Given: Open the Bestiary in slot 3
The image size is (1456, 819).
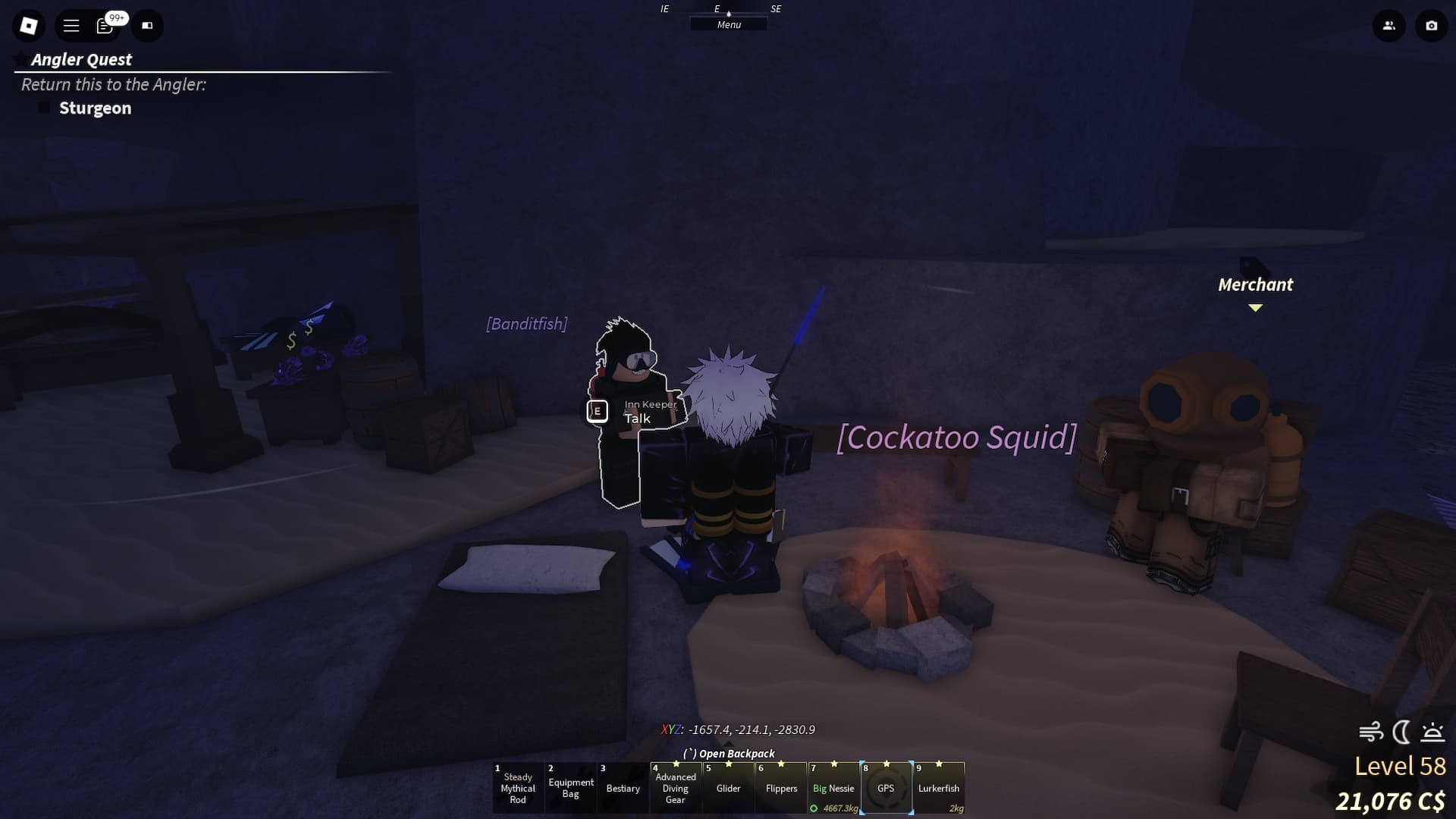Looking at the screenshot, I should pyautogui.click(x=623, y=787).
